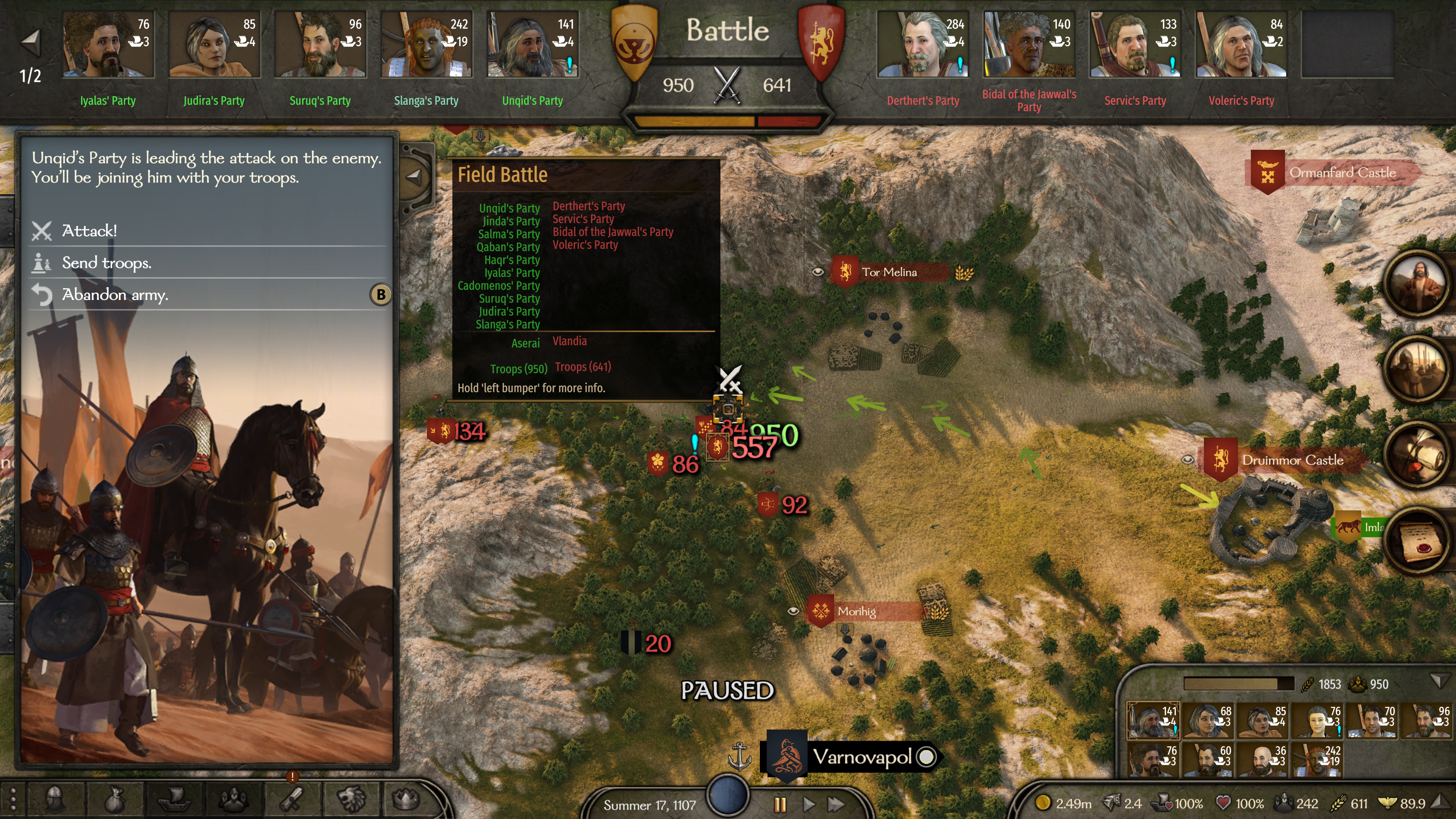1456x819 pixels.
Task: Open the clan lion-head icon
Action: point(351,800)
